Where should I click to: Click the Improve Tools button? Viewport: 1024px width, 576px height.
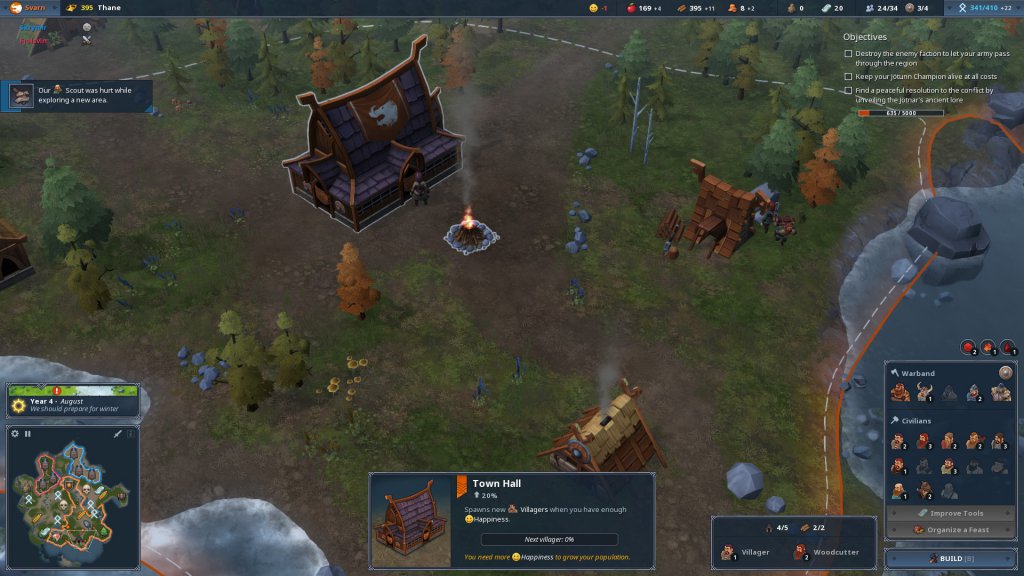pyautogui.click(x=951, y=513)
